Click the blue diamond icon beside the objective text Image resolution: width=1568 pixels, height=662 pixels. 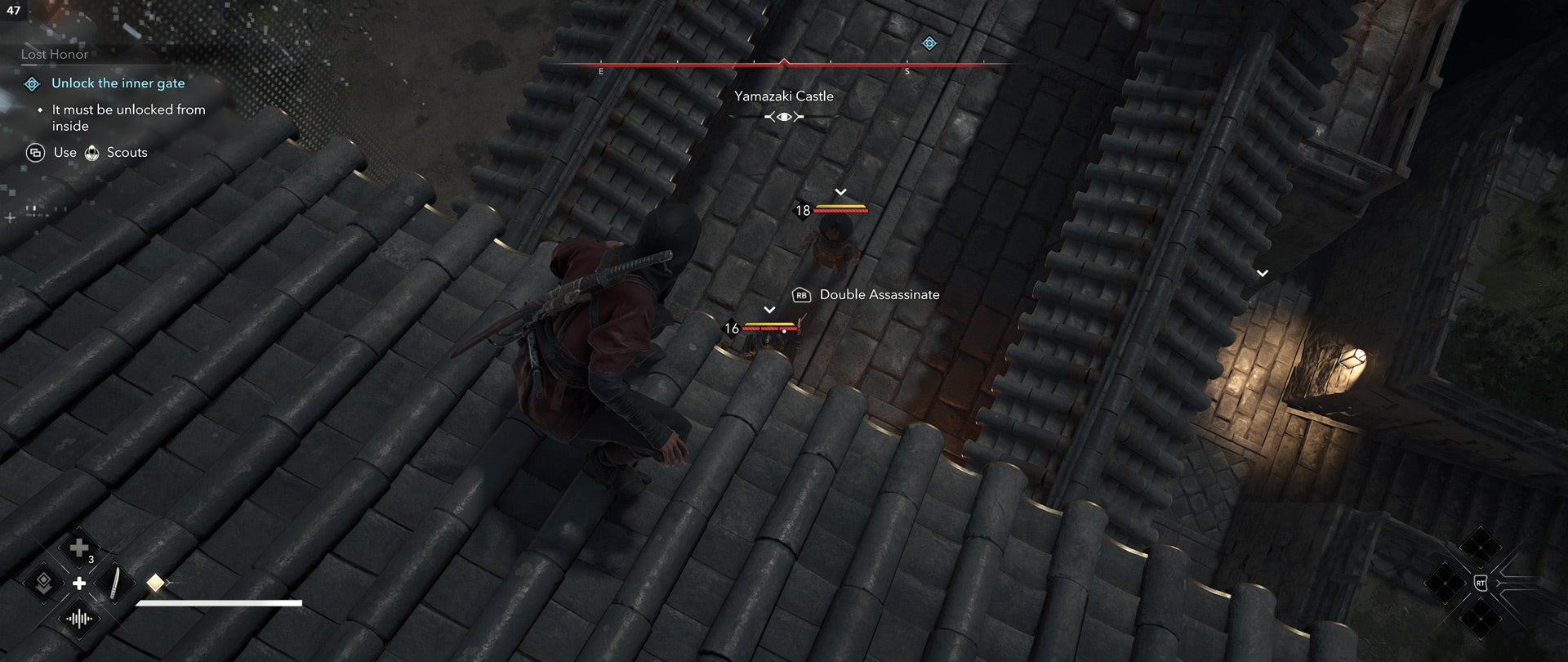[x=31, y=83]
